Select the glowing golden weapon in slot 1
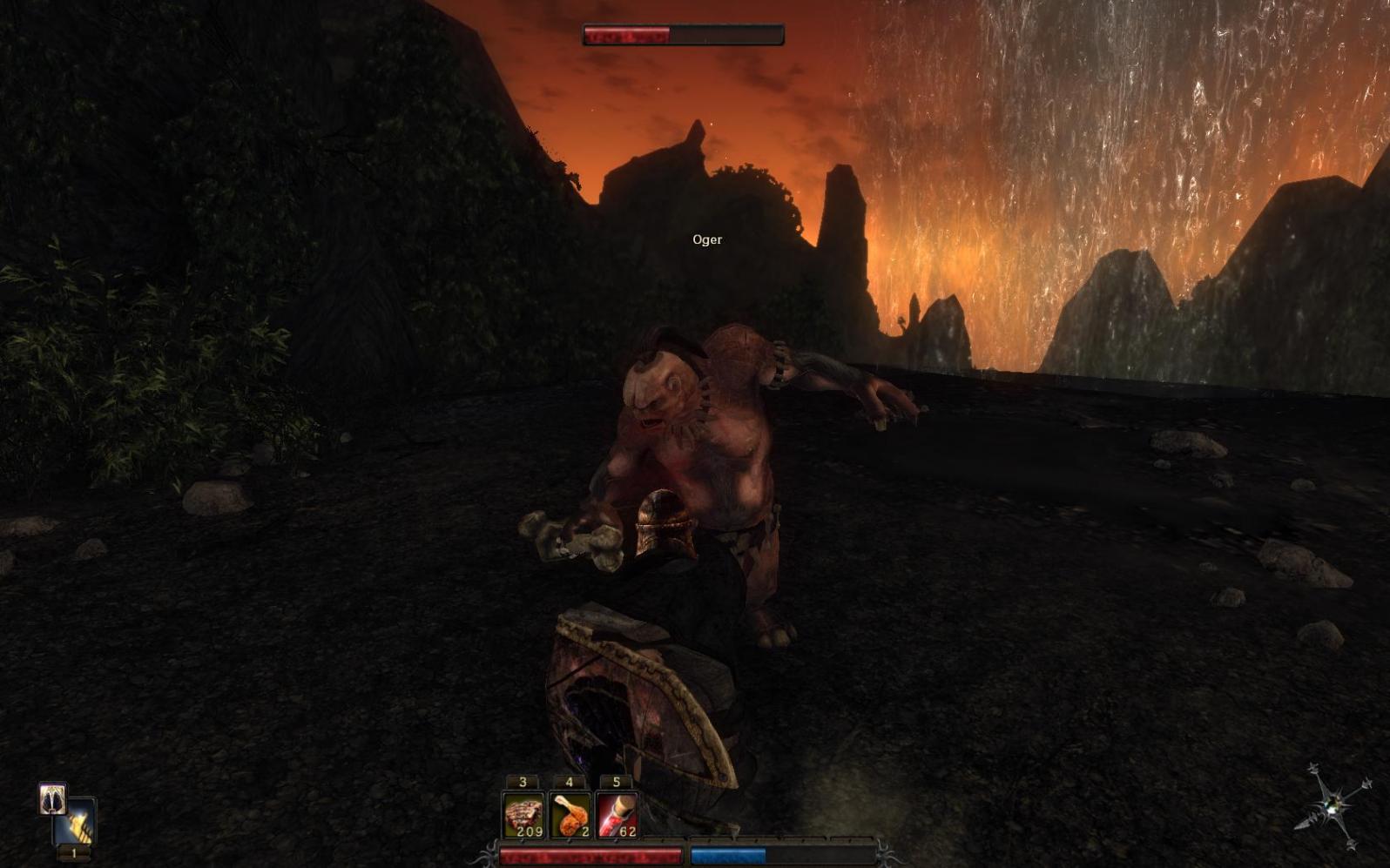The width and height of the screenshot is (1390, 868). coord(77,824)
